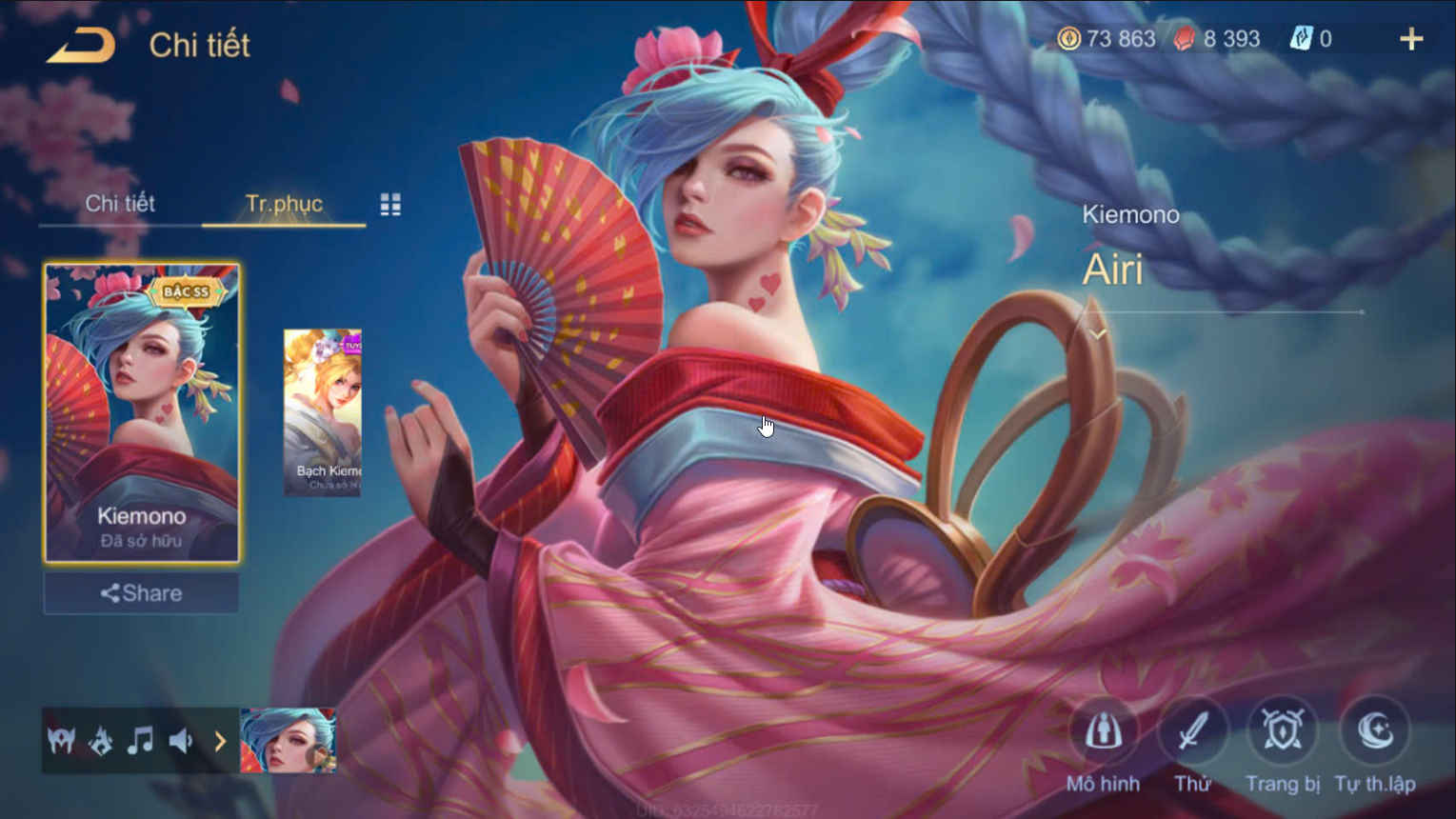Mute the speaker voice icon

tap(182, 741)
